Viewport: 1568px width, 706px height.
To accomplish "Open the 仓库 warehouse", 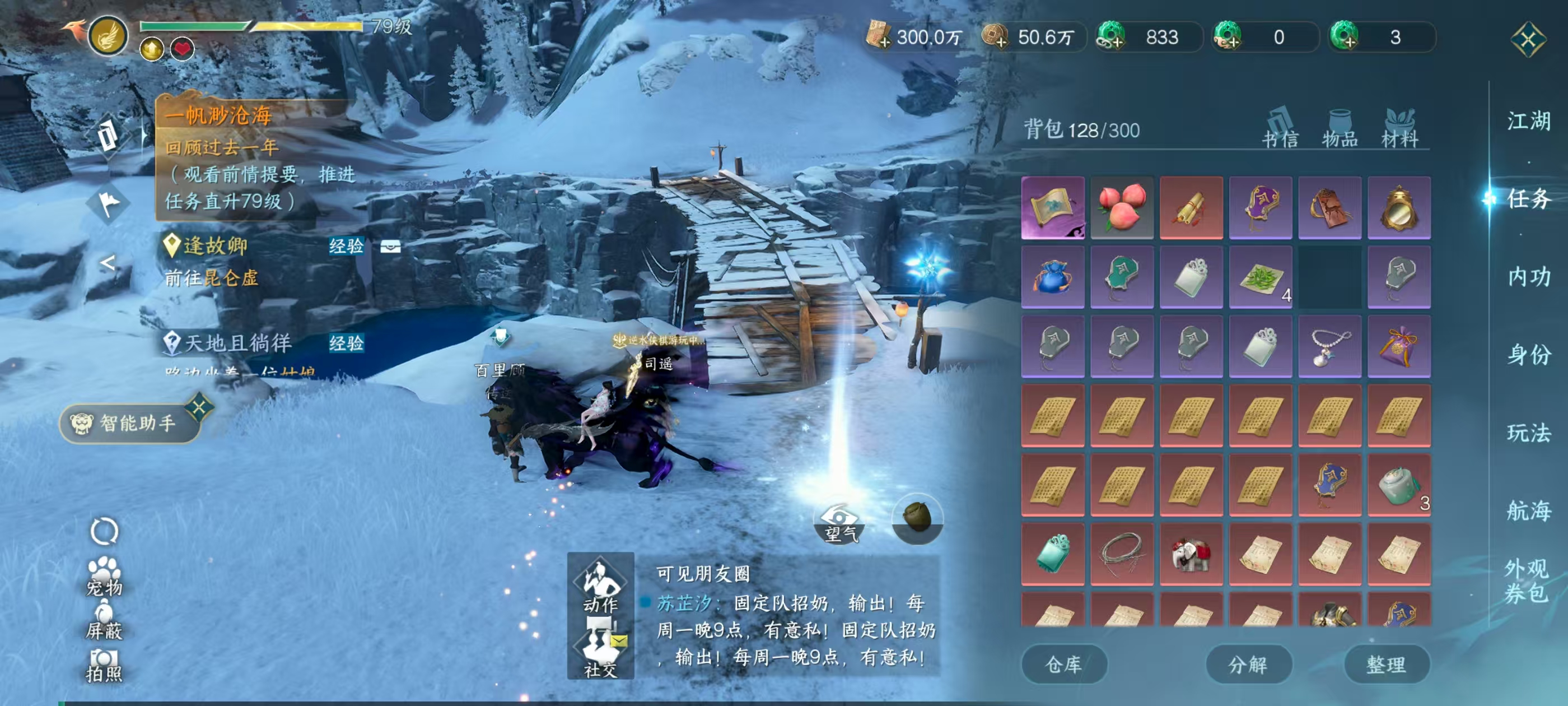I will point(1065,664).
